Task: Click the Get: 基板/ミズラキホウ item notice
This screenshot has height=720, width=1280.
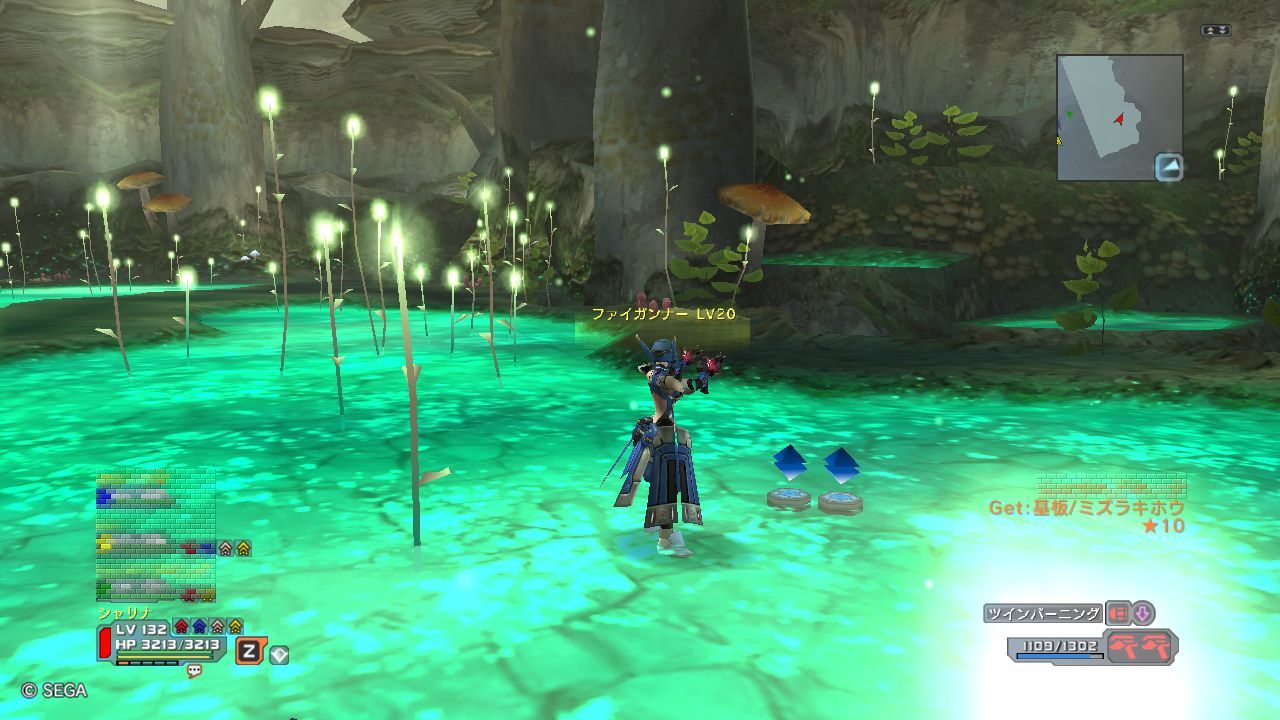Action: pos(1086,508)
